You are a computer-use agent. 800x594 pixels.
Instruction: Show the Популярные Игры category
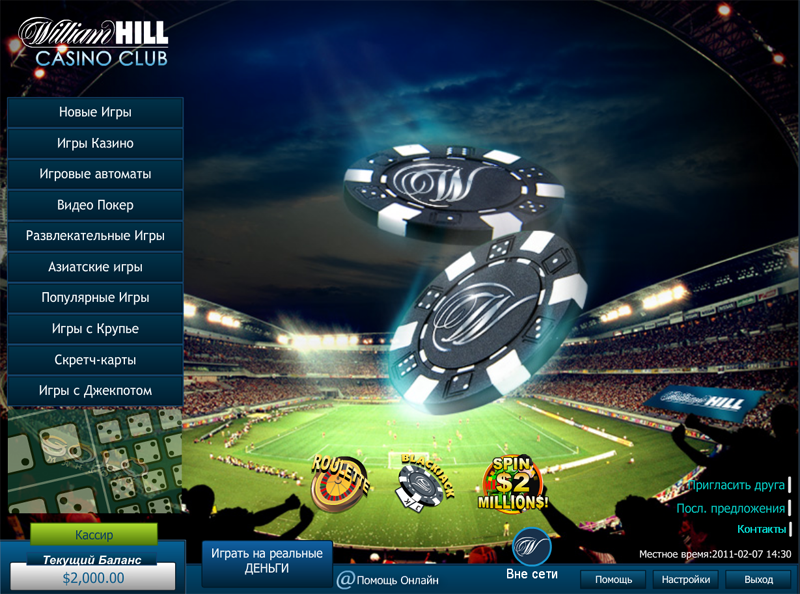95,298
